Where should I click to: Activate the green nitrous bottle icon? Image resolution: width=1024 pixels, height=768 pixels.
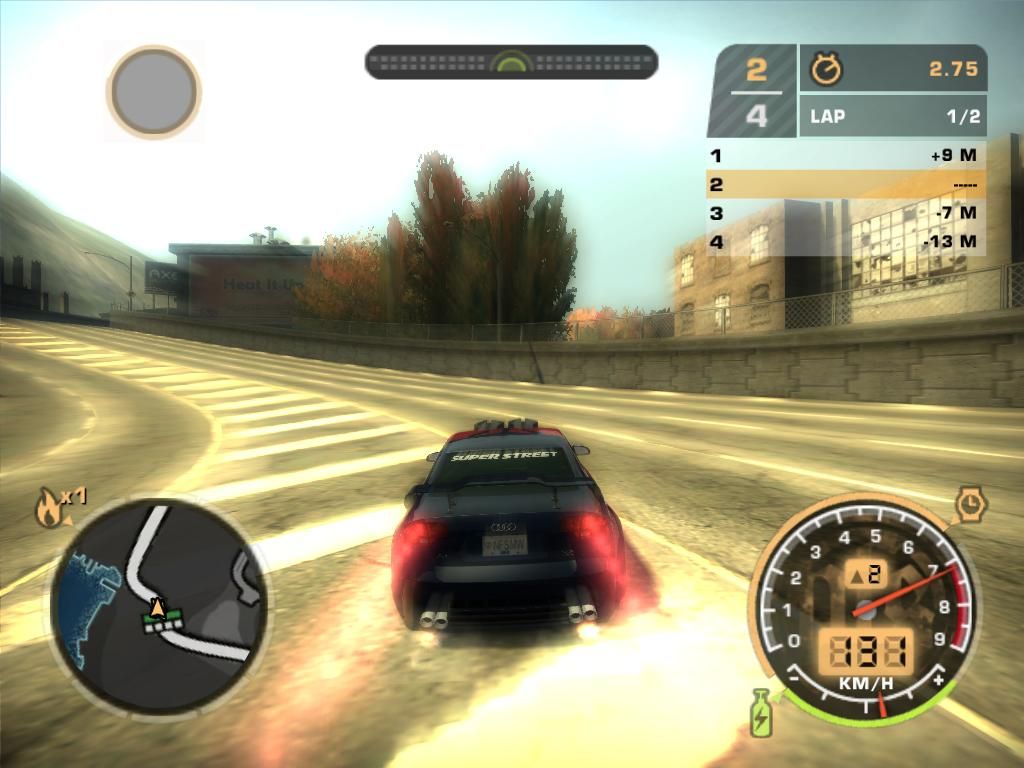point(761,711)
